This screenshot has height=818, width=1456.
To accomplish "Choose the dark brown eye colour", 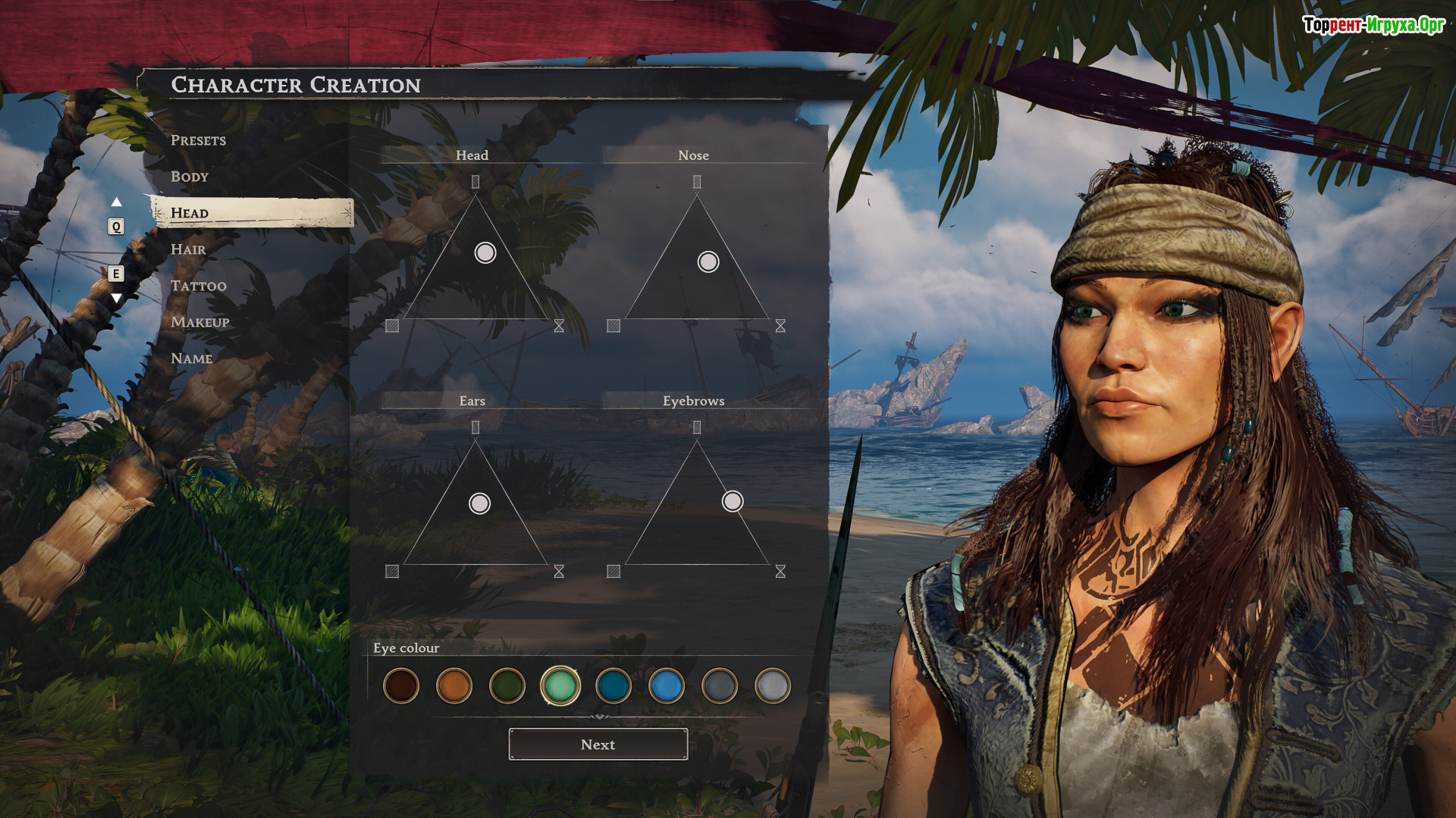I will pos(401,686).
